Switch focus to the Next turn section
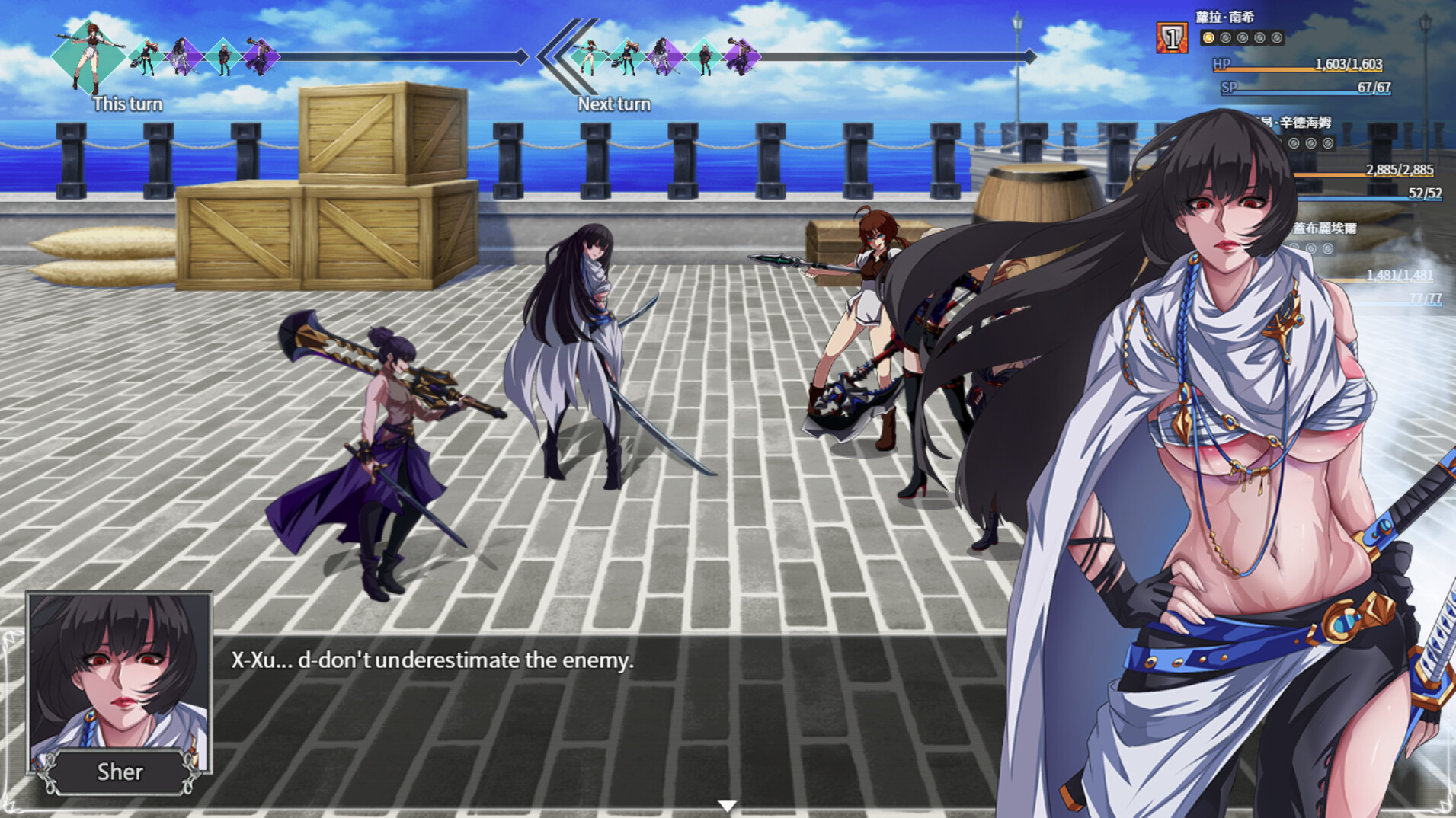The image size is (1456, 818). point(614,104)
